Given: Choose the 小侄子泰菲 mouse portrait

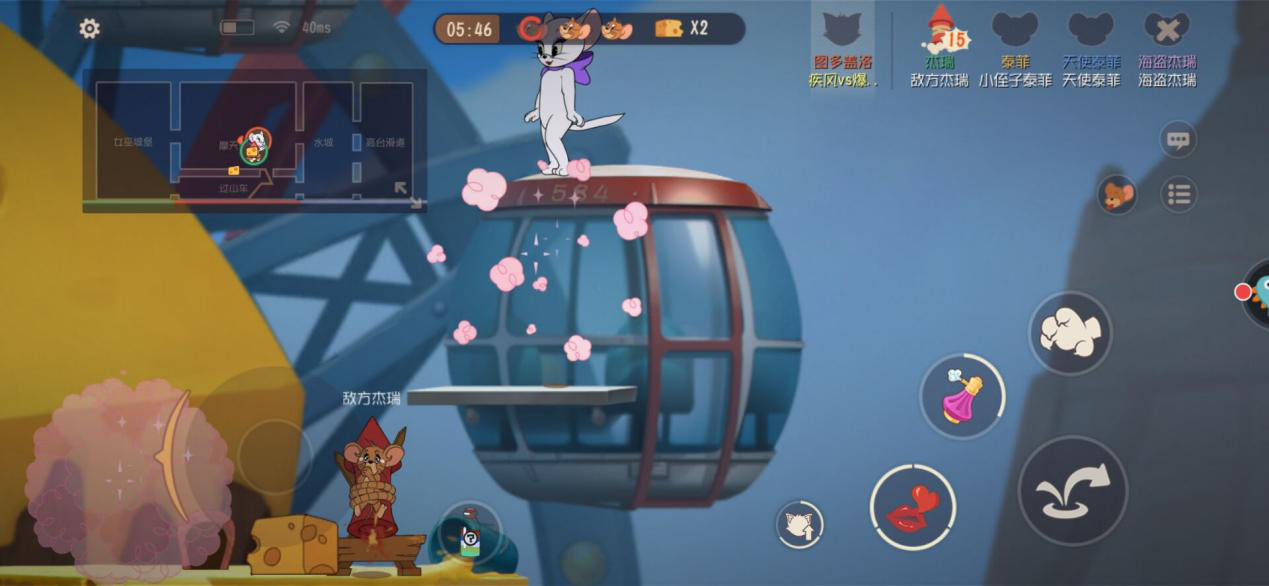Looking at the screenshot, I should point(1015,34).
